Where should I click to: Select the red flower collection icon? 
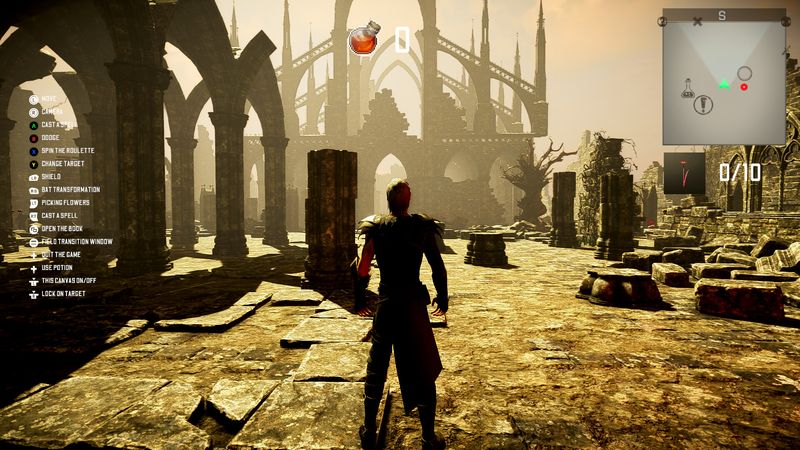[684, 173]
